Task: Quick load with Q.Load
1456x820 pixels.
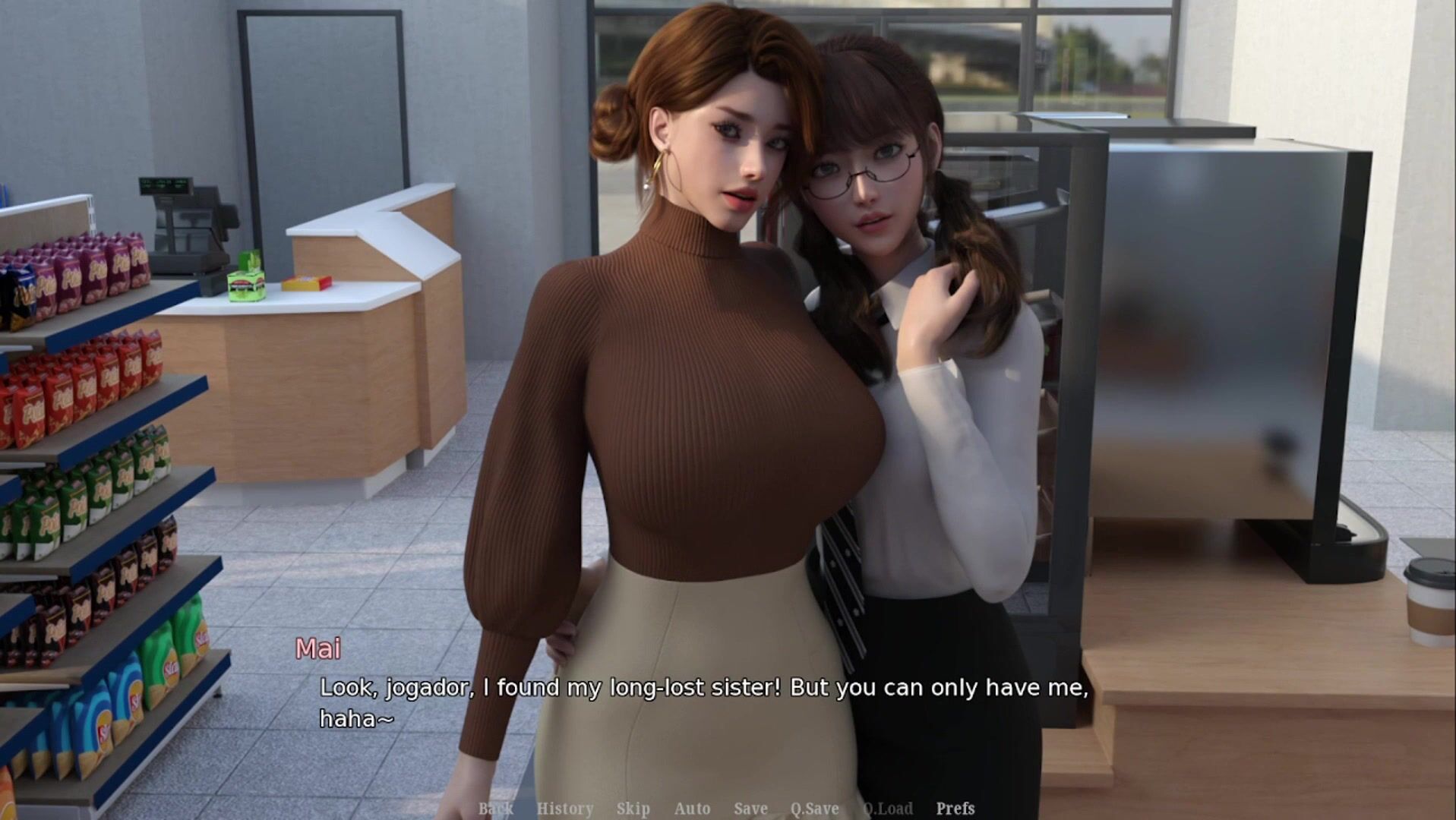Action: point(887,809)
